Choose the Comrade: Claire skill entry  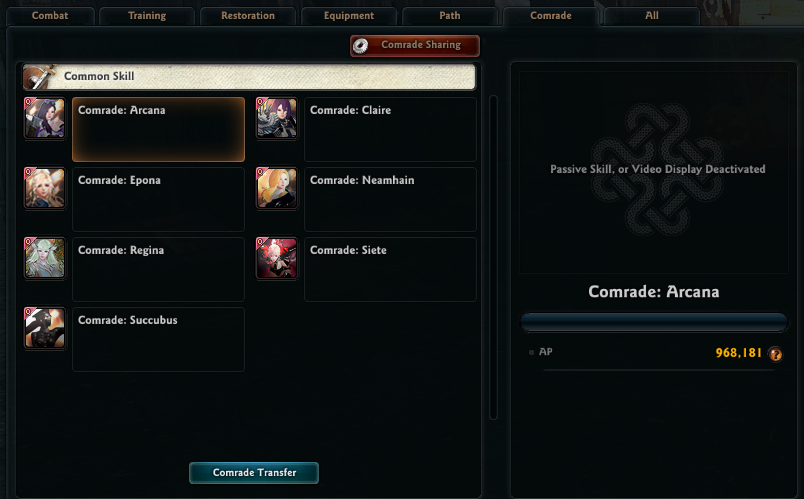[390, 129]
